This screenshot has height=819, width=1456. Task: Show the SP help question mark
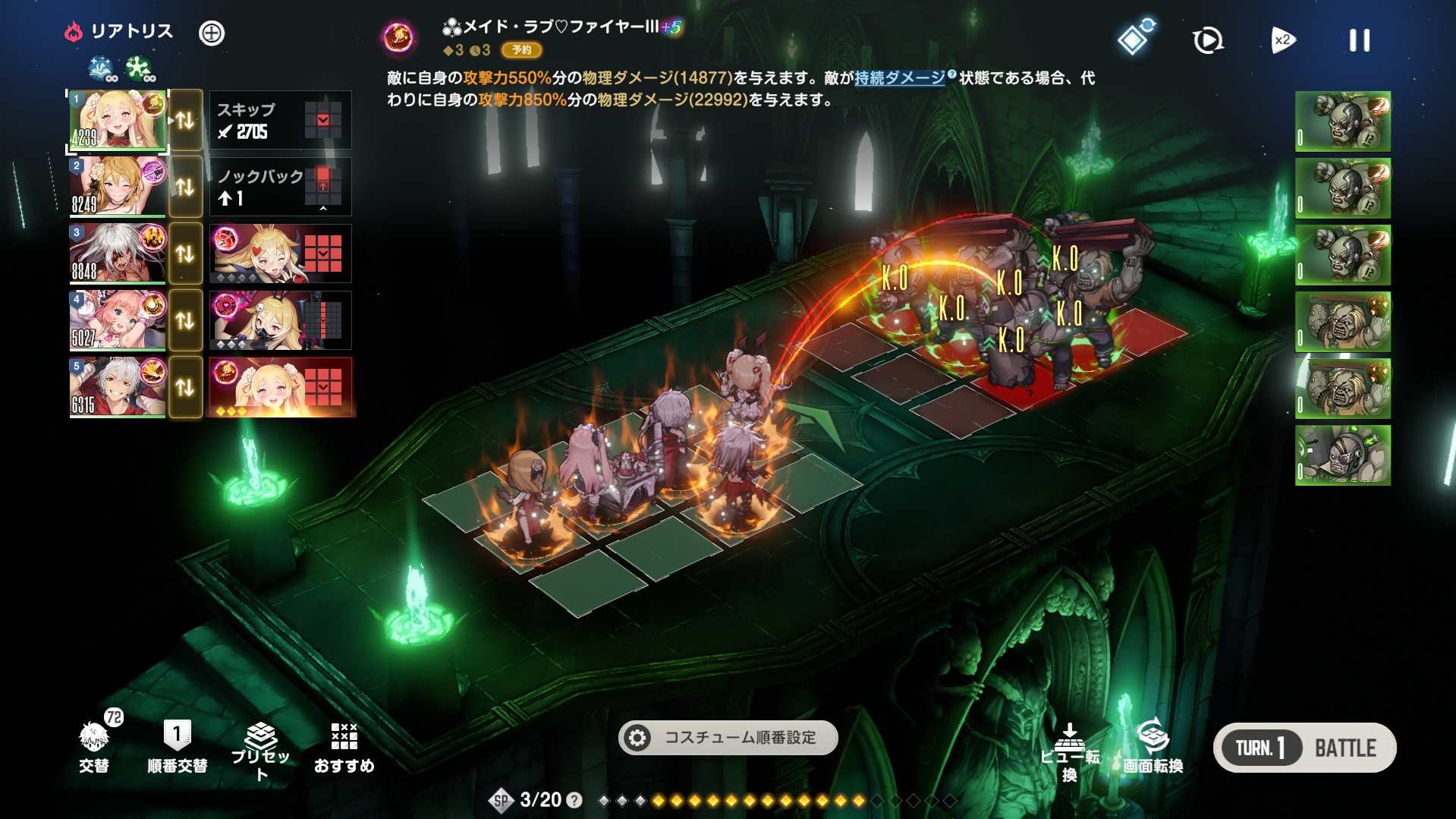coord(575,800)
